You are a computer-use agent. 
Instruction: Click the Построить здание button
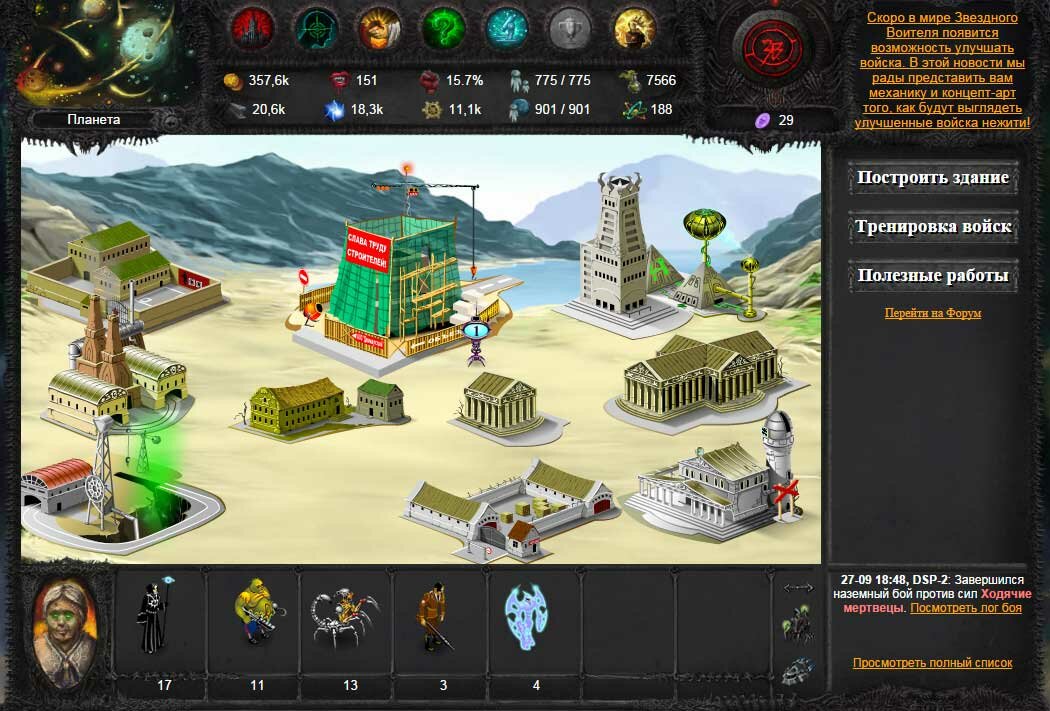click(x=932, y=179)
